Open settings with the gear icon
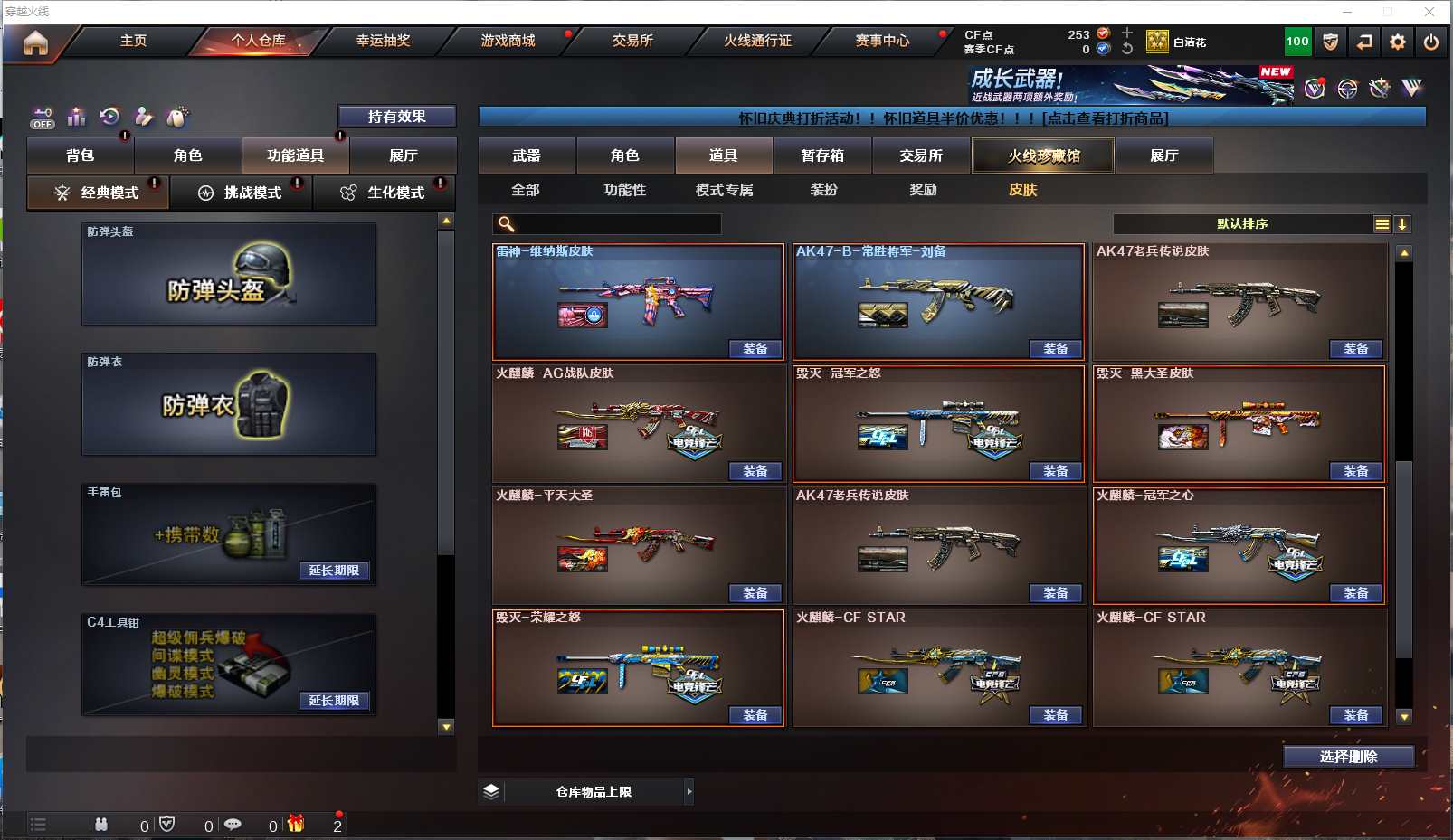The image size is (1453, 840). (1398, 42)
